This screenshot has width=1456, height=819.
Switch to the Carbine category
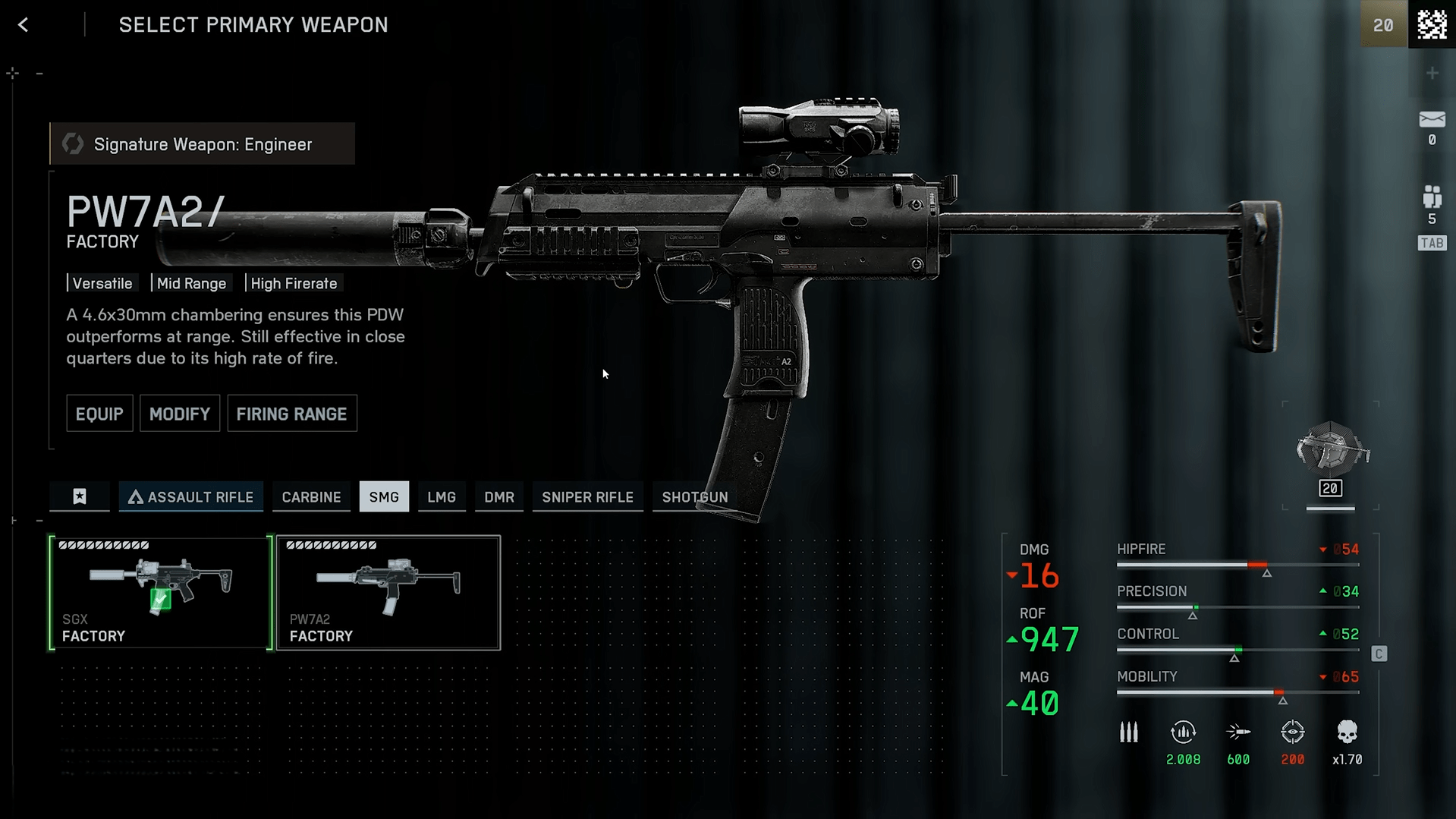click(x=311, y=497)
